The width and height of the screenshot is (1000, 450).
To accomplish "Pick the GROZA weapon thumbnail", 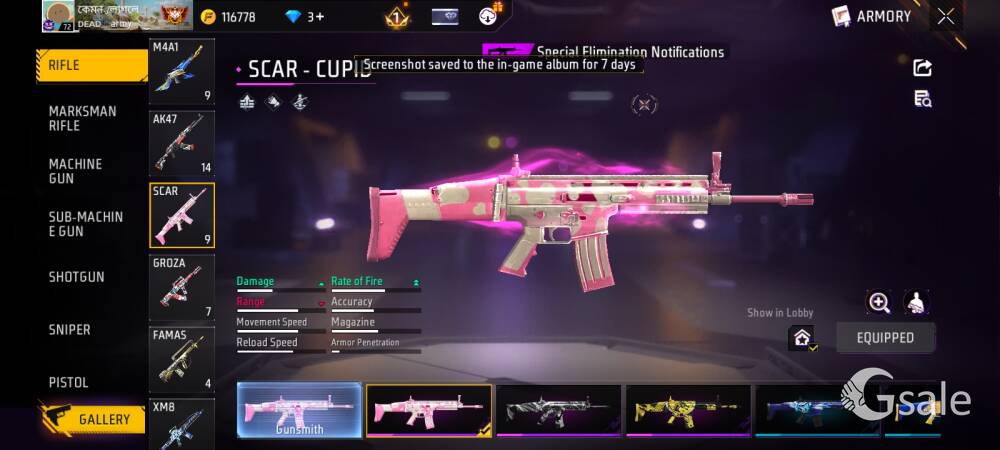I will (x=181, y=287).
